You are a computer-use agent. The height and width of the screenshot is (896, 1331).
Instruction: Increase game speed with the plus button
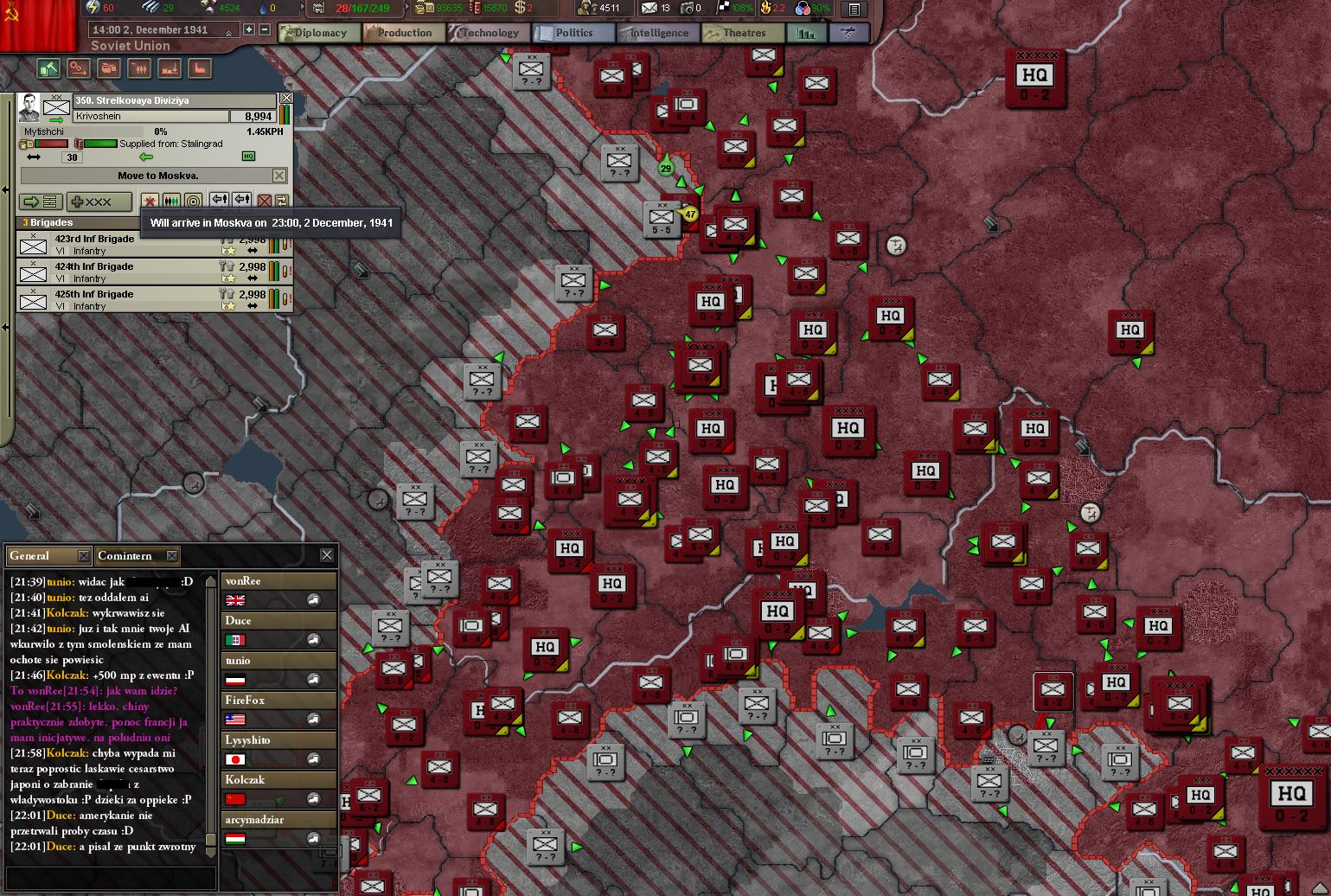[249, 29]
